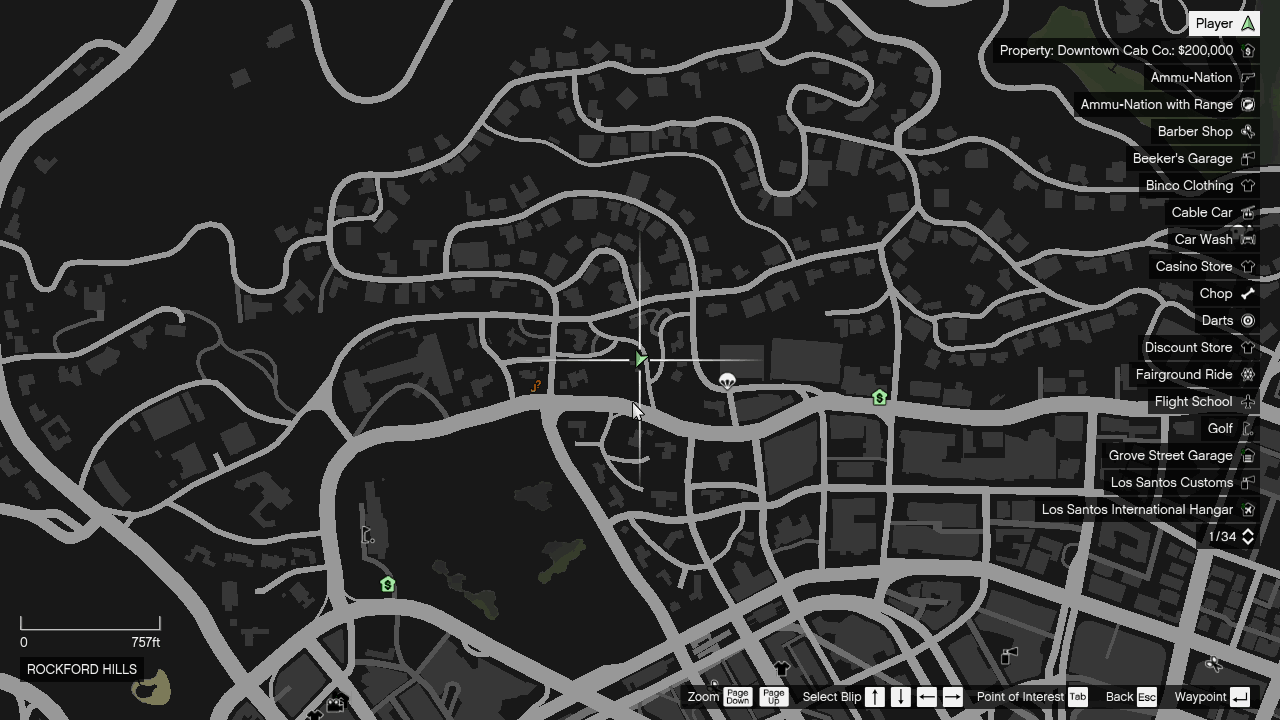Image resolution: width=1280 pixels, height=720 pixels.
Task: Select the Barber Shop scissors icon
Action: click(x=1247, y=131)
